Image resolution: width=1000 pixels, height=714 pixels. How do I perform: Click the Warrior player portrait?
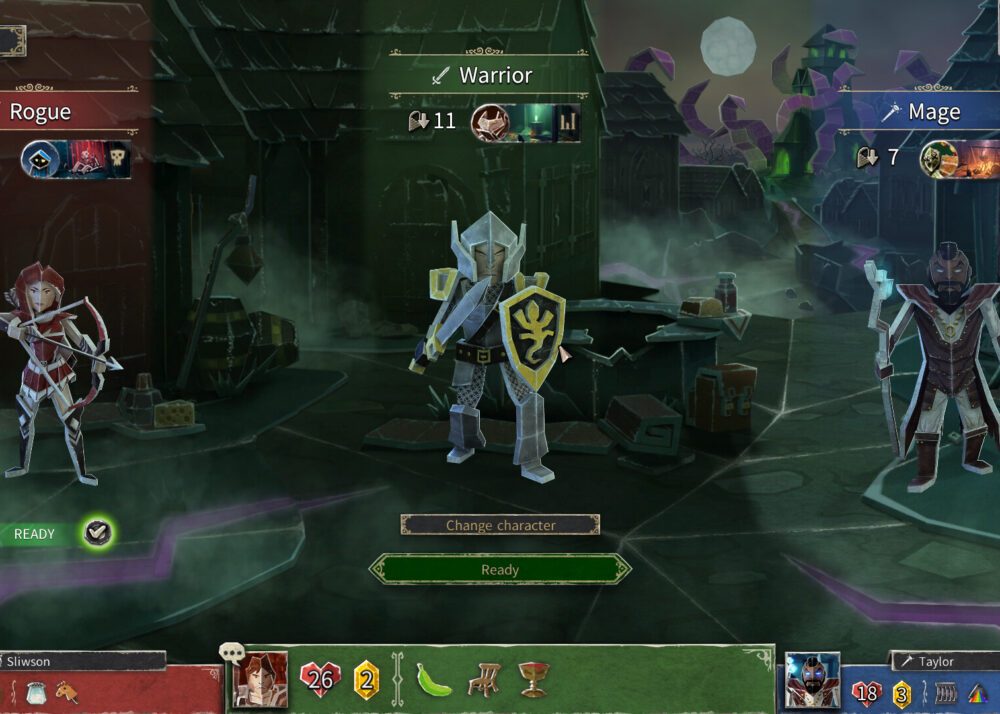(x=260, y=680)
